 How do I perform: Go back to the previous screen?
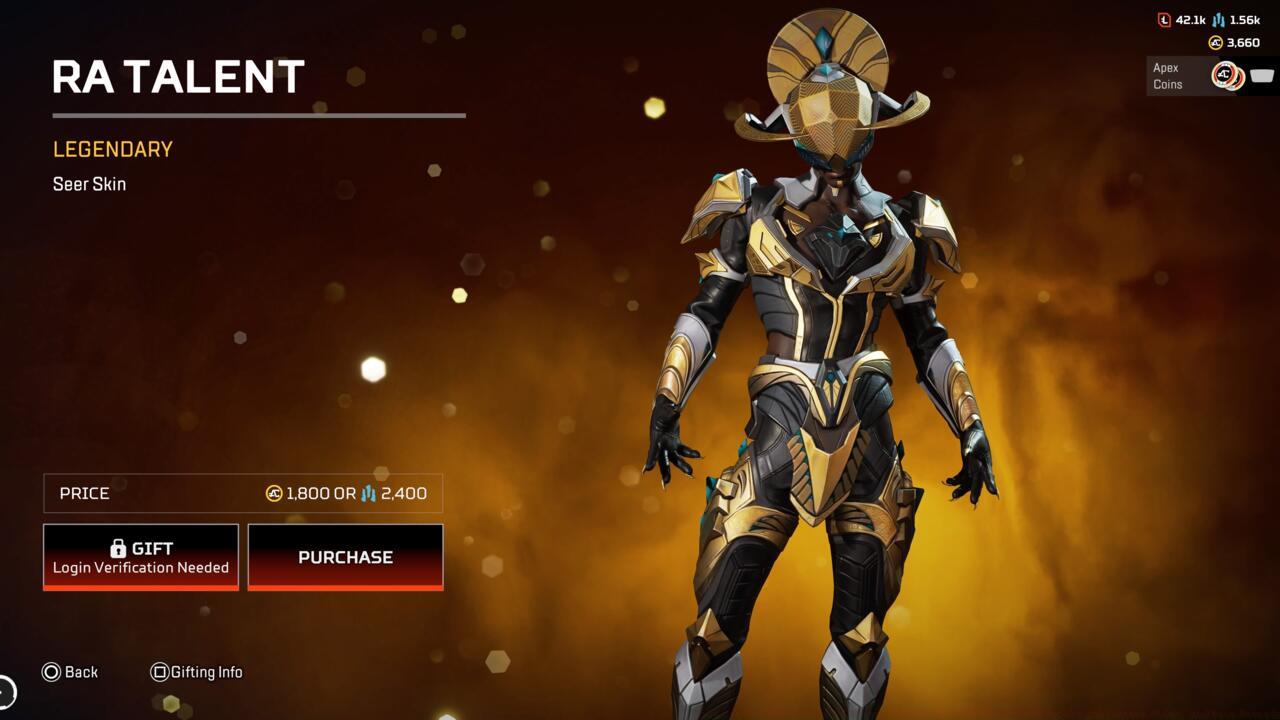pyautogui.click(x=70, y=672)
